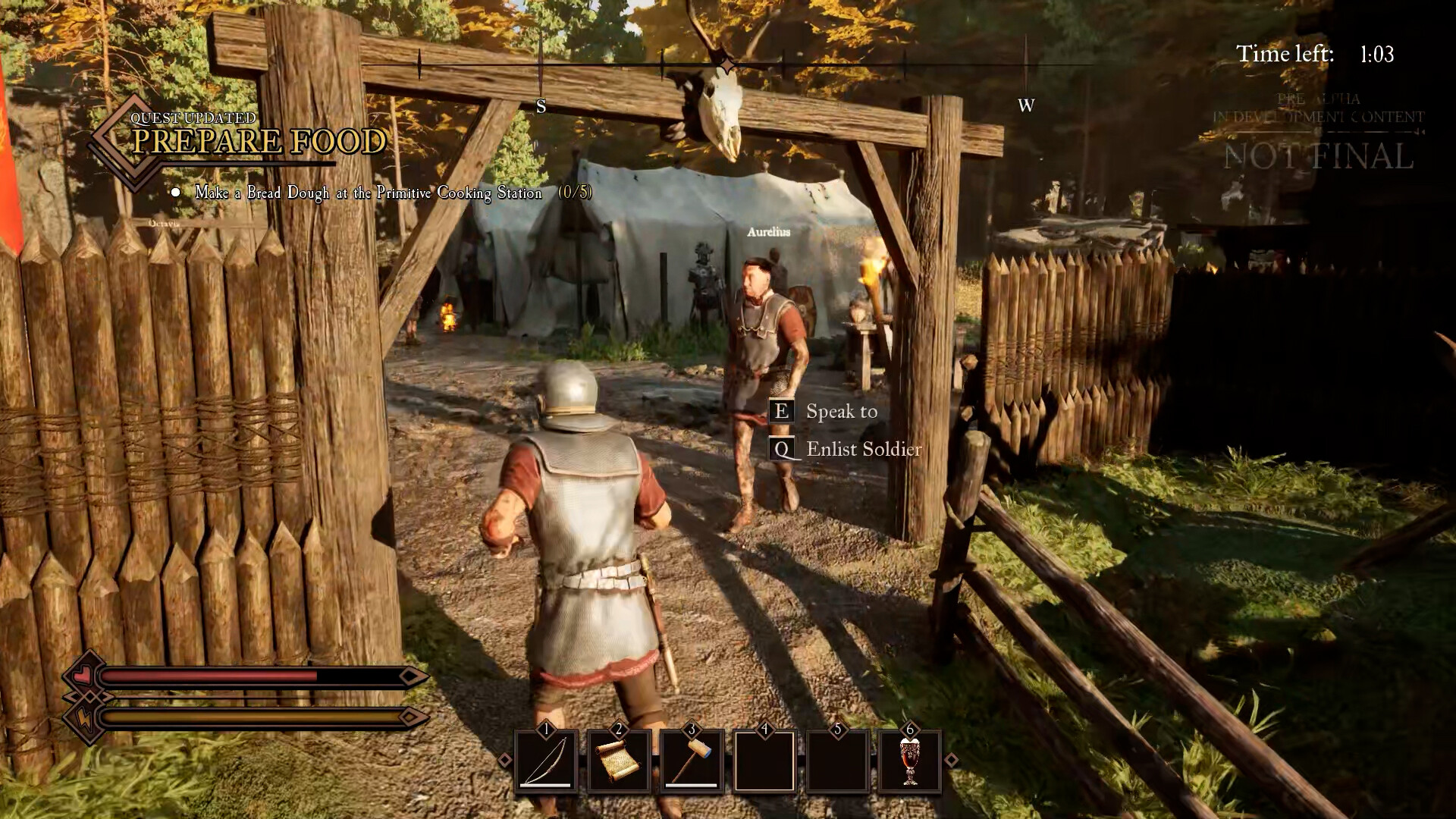1456x819 pixels.
Task: Click the S marker on the compass
Action: click(x=541, y=107)
